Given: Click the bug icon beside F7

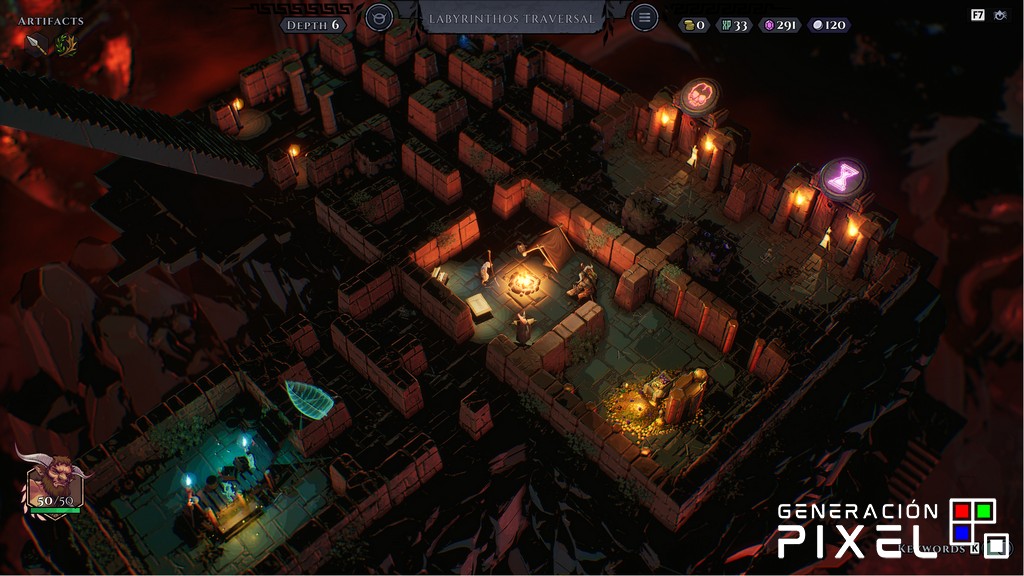Looking at the screenshot, I should click(999, 15).
